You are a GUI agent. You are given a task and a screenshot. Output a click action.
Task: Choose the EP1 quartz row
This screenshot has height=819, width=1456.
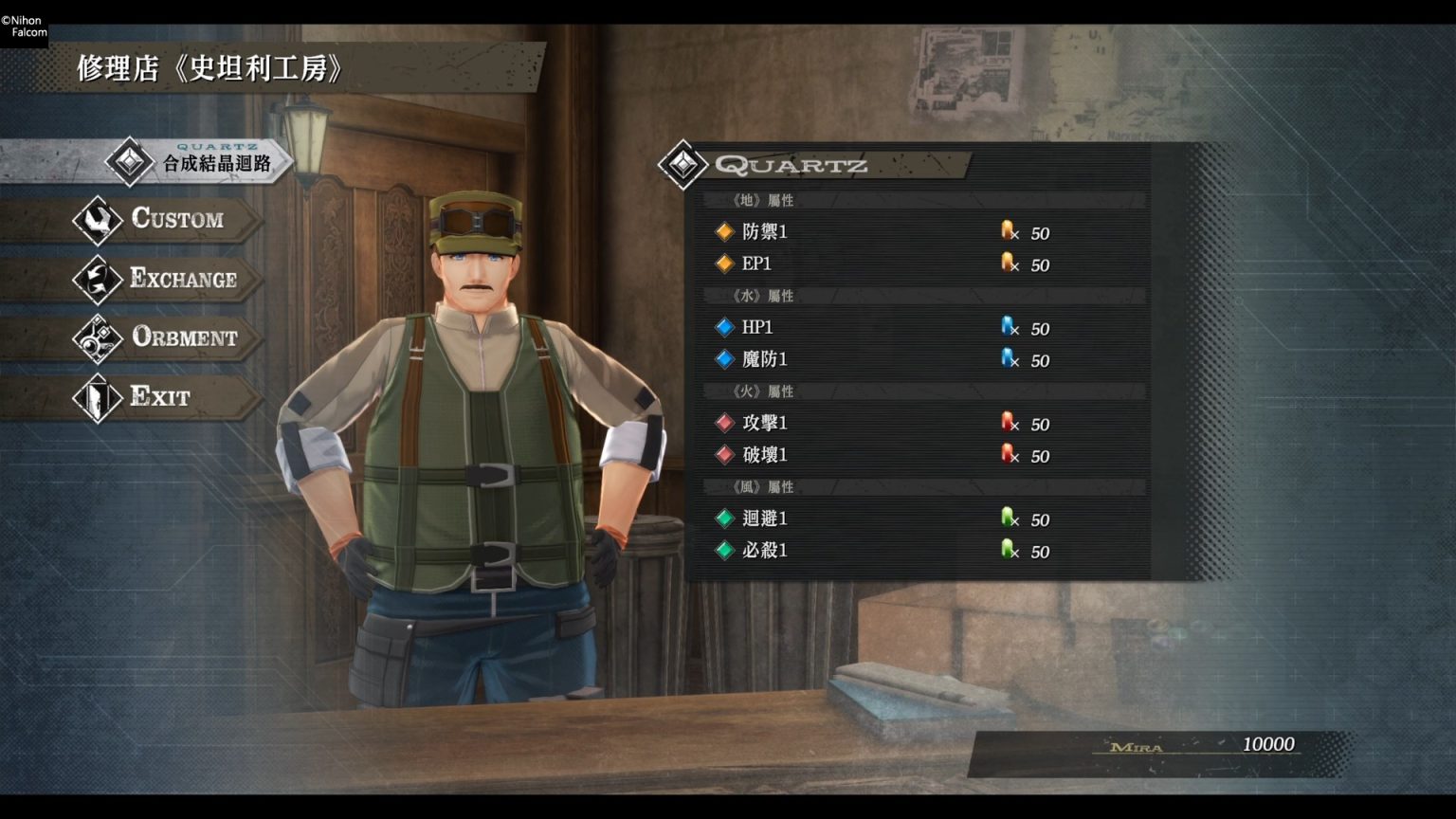(x=882, y=264)
